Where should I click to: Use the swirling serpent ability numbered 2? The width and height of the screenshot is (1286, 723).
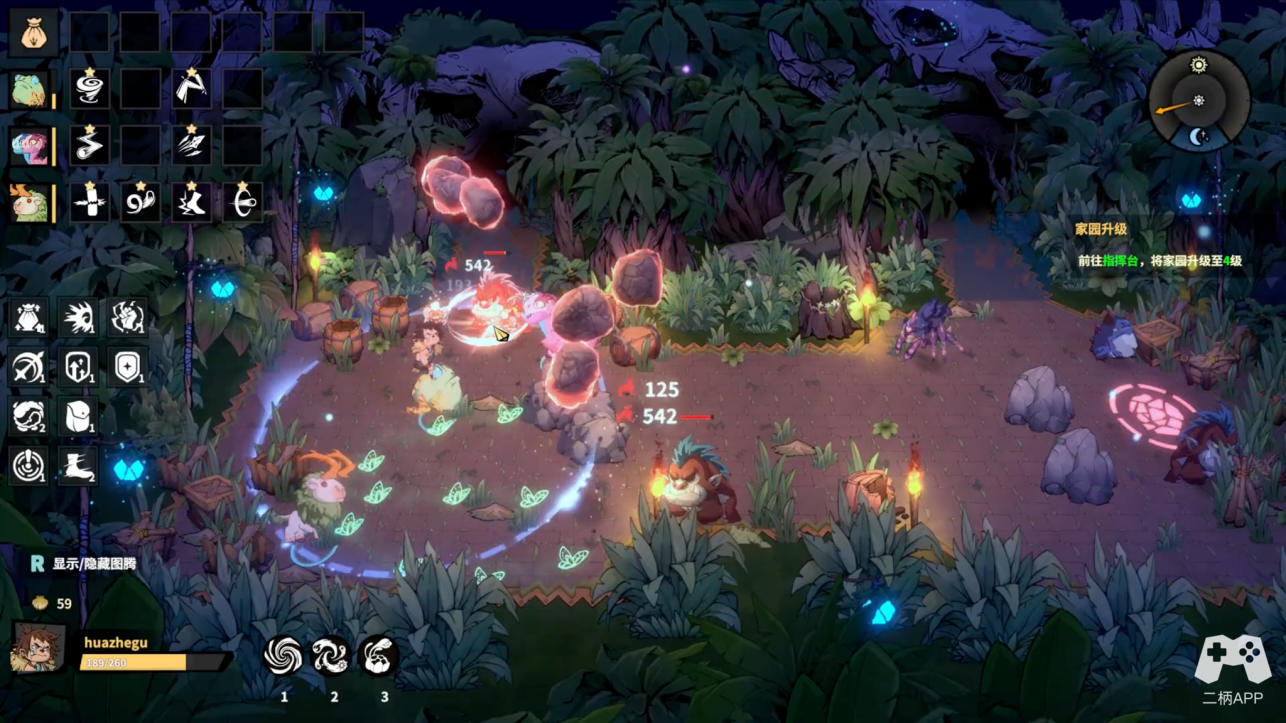click(x=331, y=656)
